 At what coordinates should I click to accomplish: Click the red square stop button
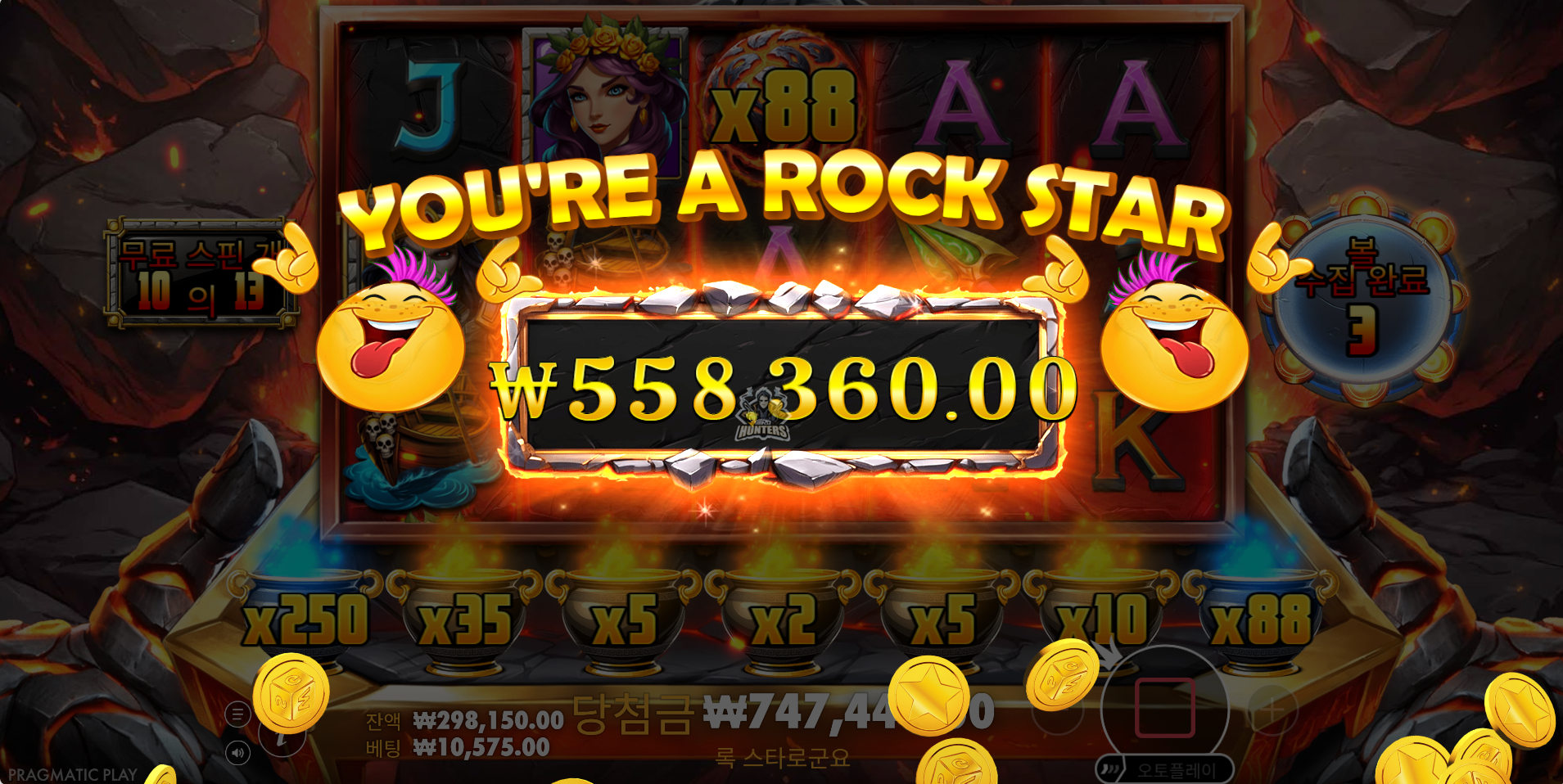(x=1164, y=708)
